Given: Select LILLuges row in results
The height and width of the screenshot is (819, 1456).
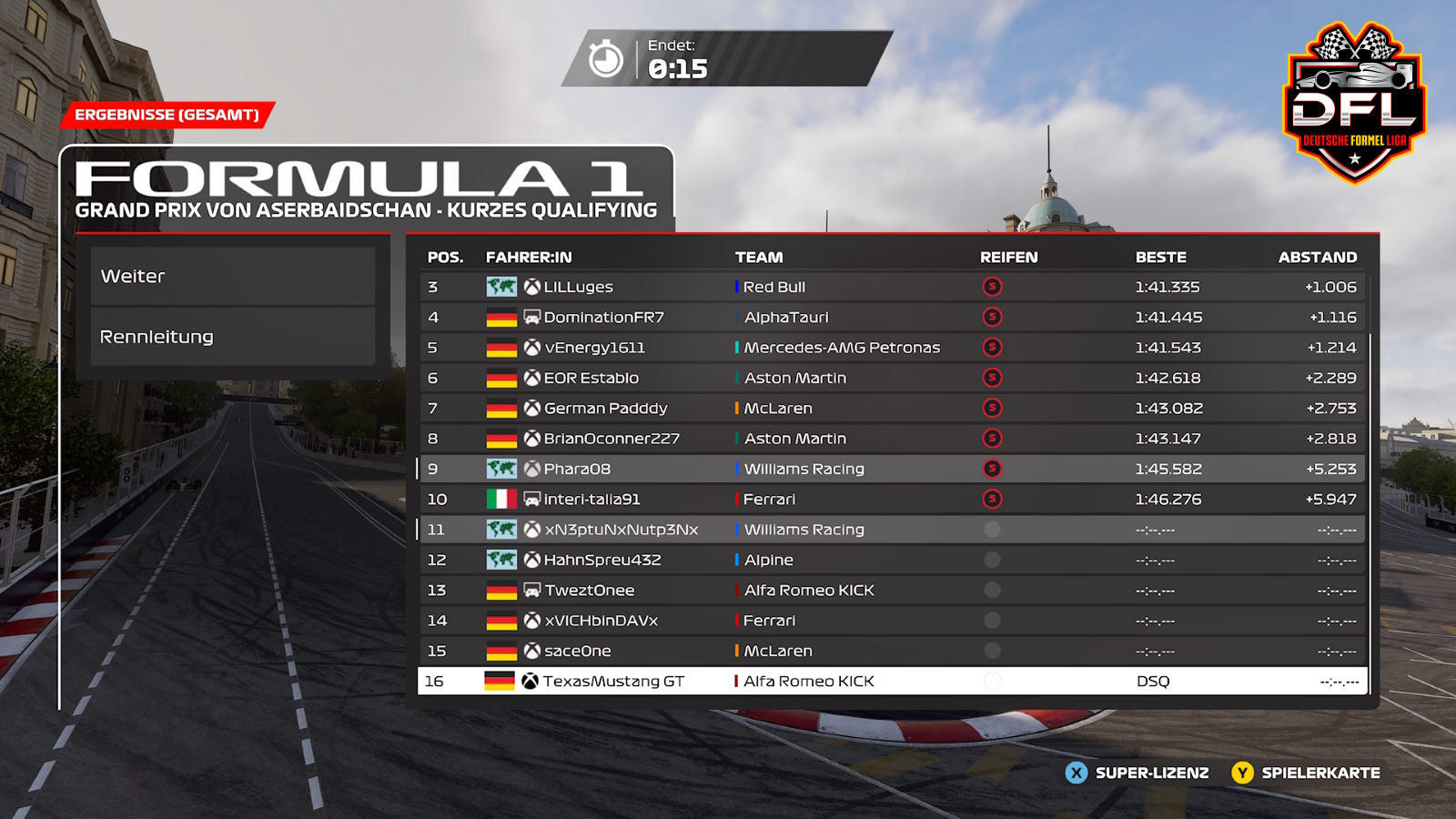Looking at the screenshot, I should [x=892, y=287].
